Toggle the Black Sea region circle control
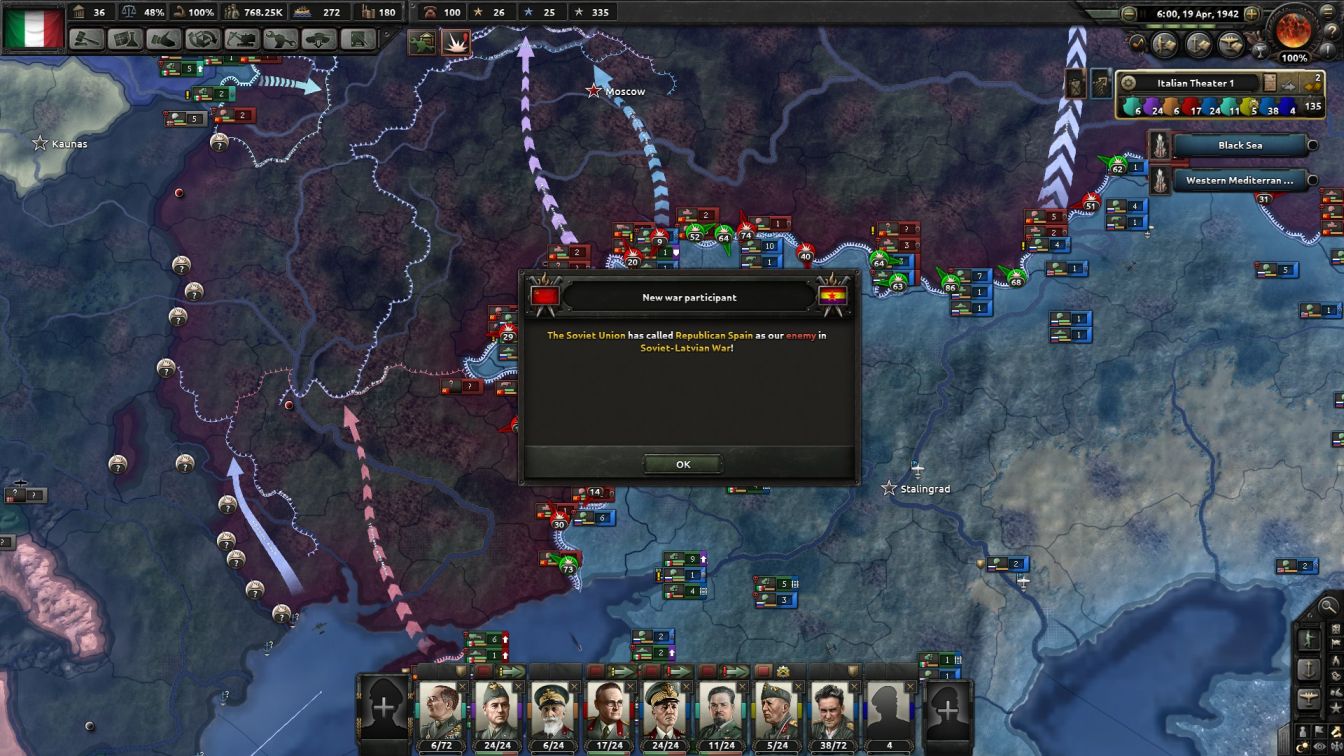 [1314, 145]
